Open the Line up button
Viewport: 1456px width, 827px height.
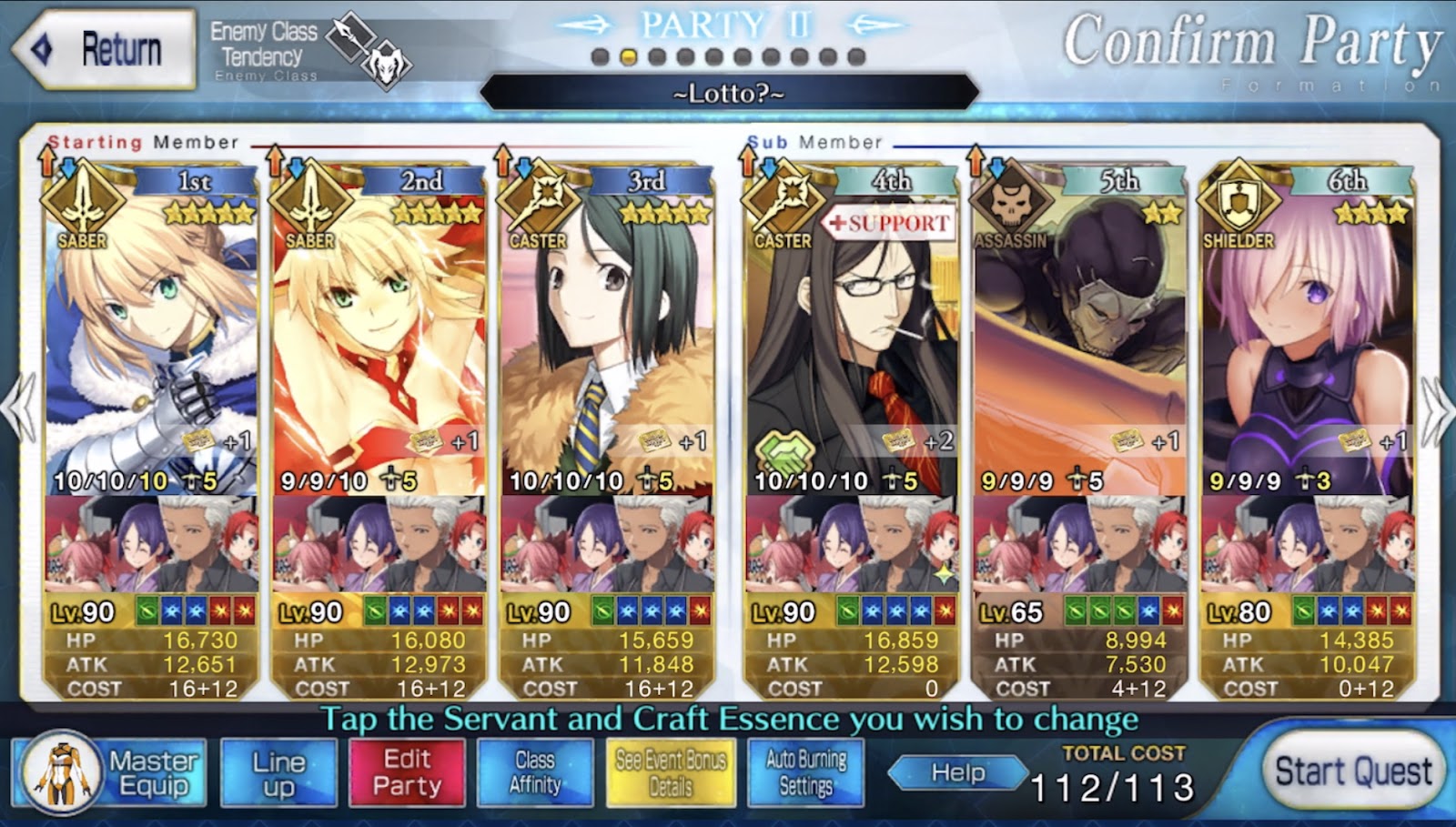[278, 772]
